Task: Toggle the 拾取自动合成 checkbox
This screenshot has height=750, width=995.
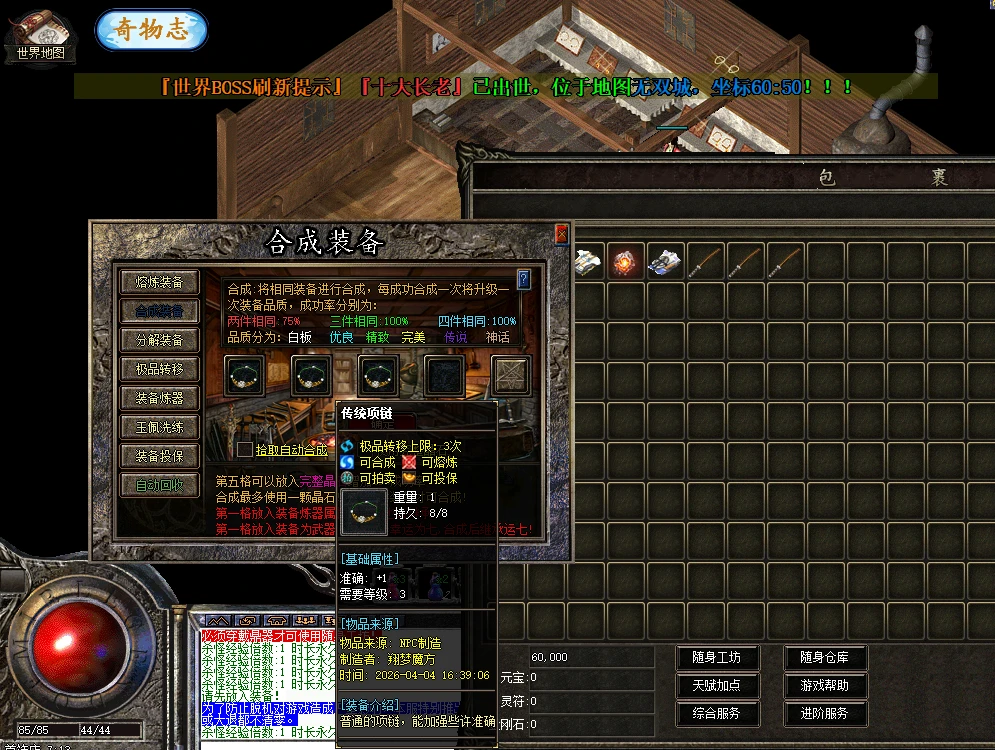Action: pyautogui.click(x=245, y=450)
